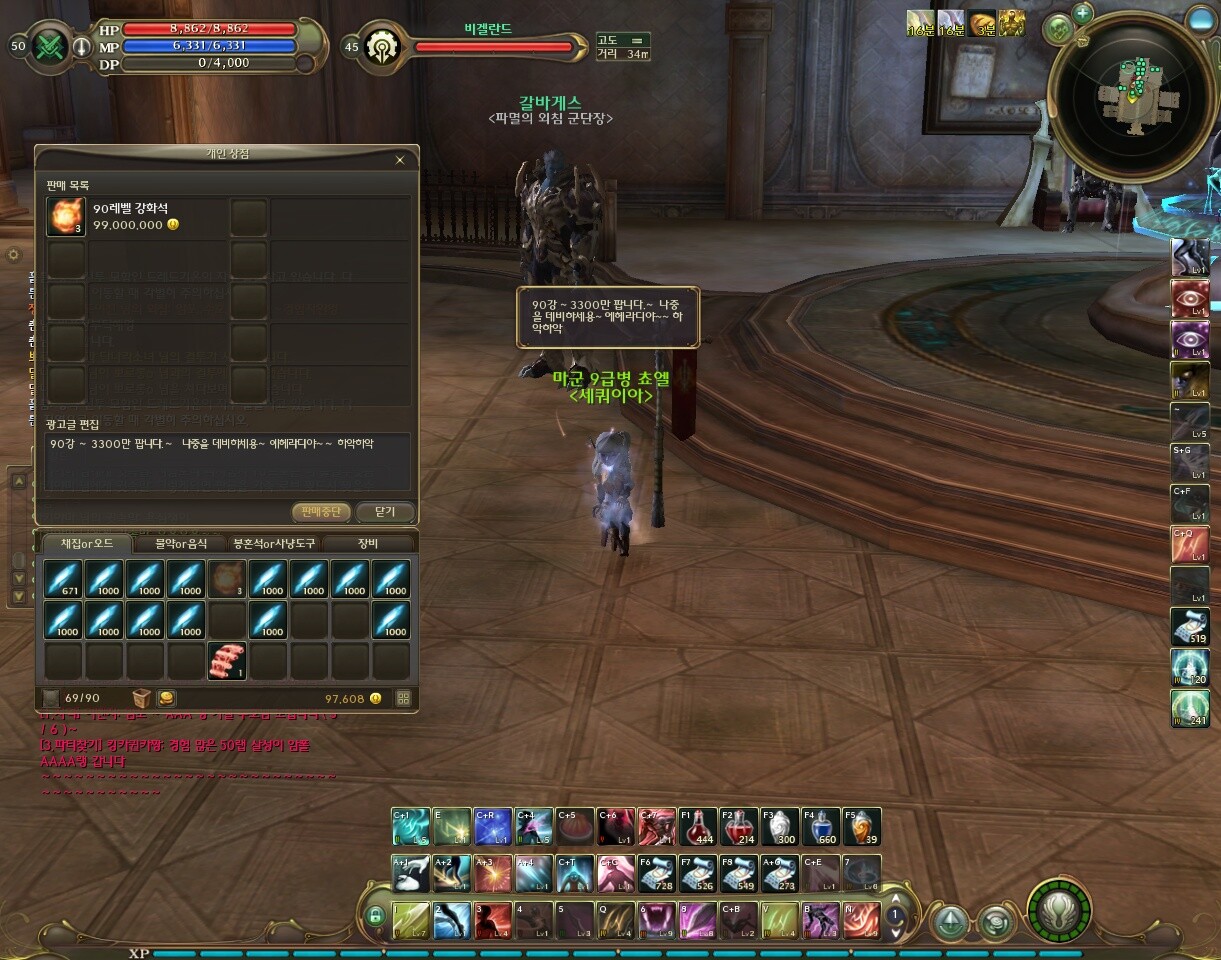
Task: Switch to the 장비 inventory tab
Action: tap(368, 544)
